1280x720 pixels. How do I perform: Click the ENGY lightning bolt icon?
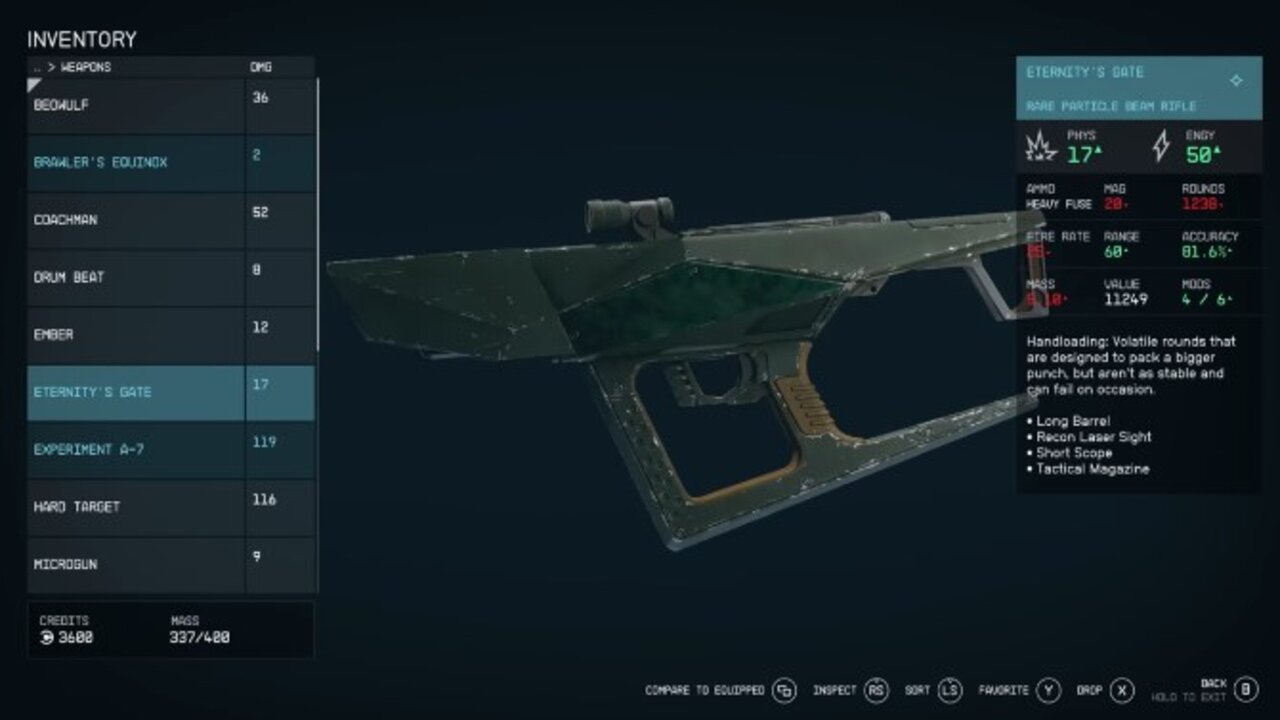(x=1159, y=147)
